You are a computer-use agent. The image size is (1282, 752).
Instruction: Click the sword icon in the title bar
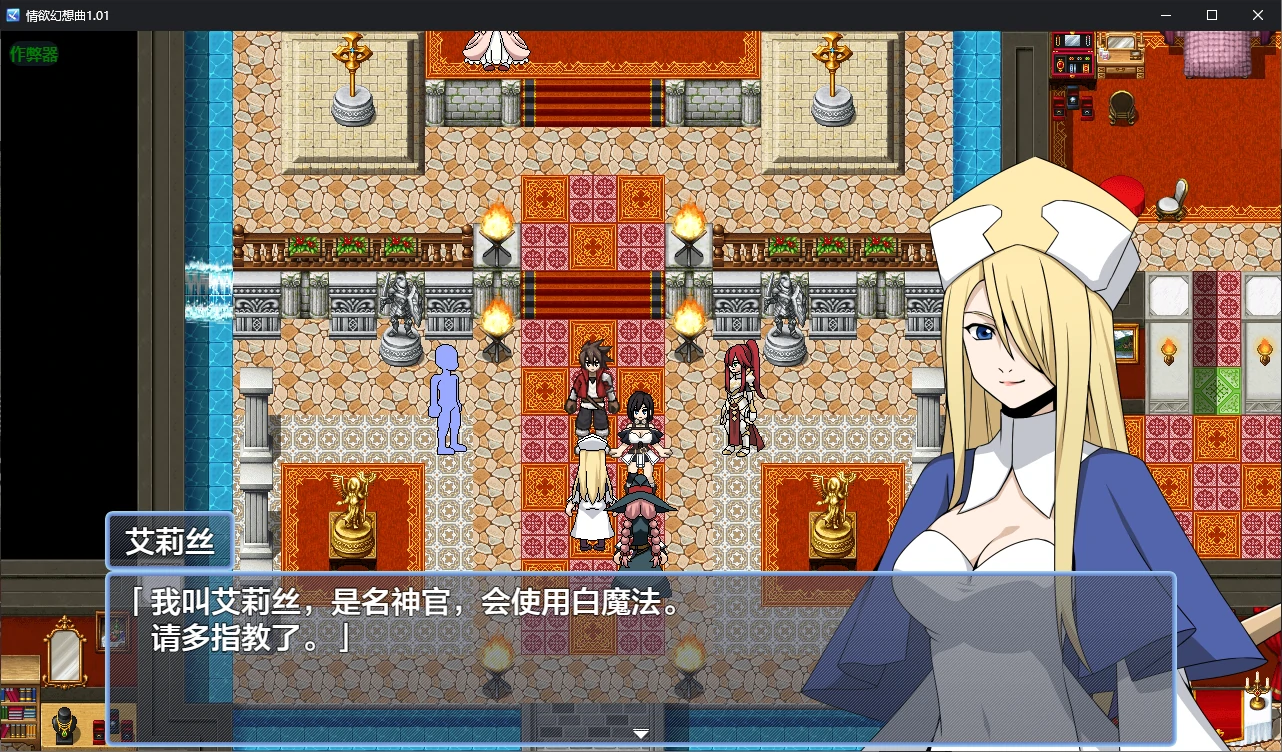(15, 15)
